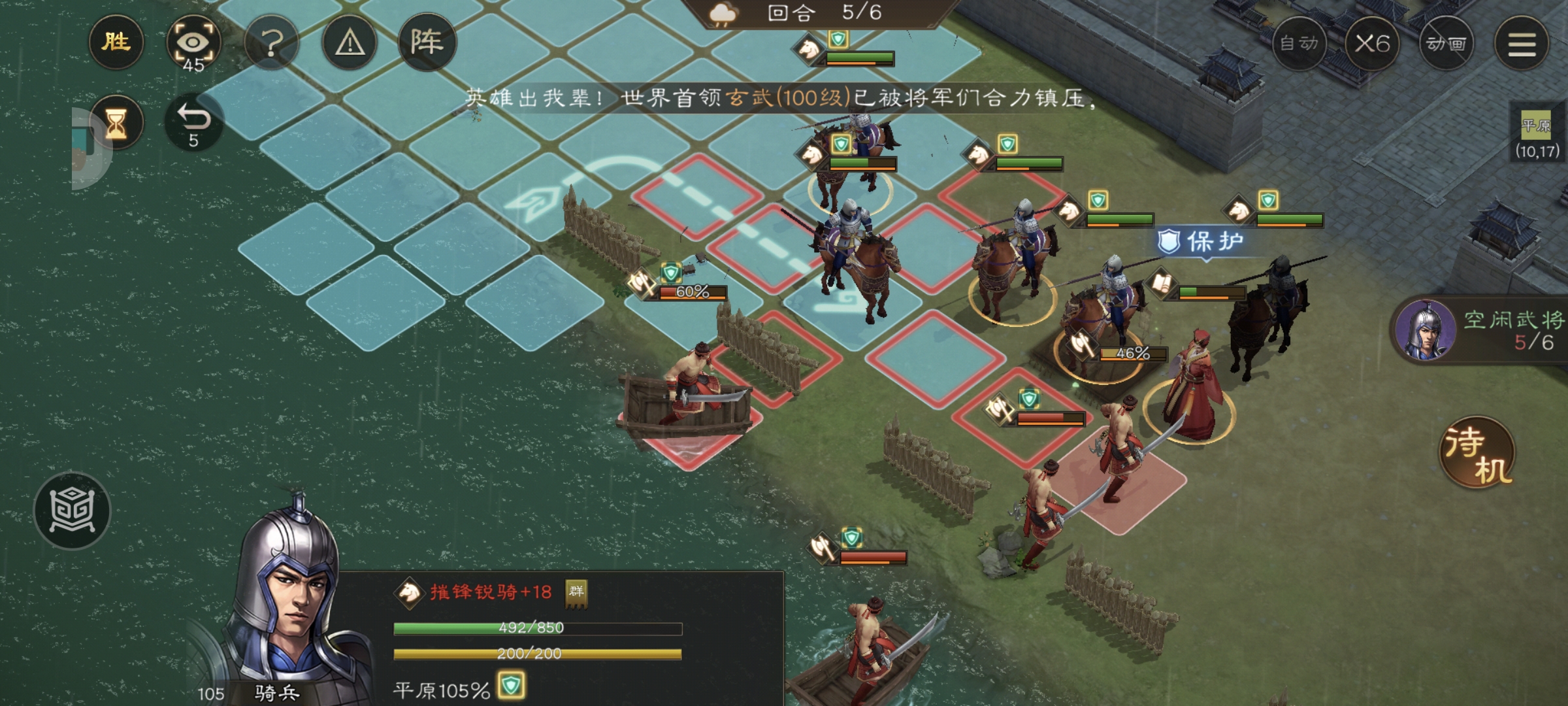Undo the last move with the arrow button
The width and height of the screenshot is (1568, 706).
[193, 124]
